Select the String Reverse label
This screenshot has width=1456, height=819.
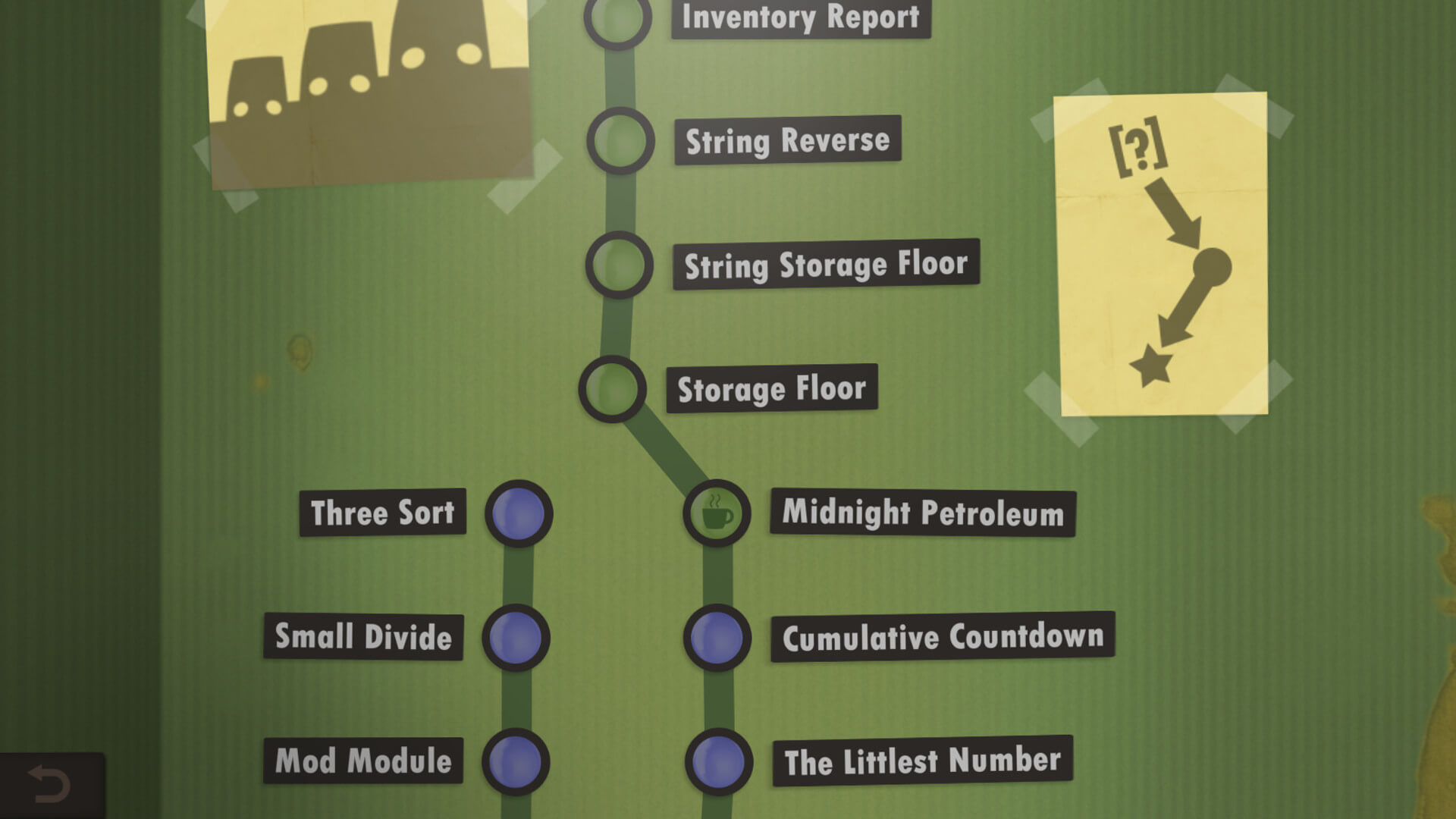(786, 140)
